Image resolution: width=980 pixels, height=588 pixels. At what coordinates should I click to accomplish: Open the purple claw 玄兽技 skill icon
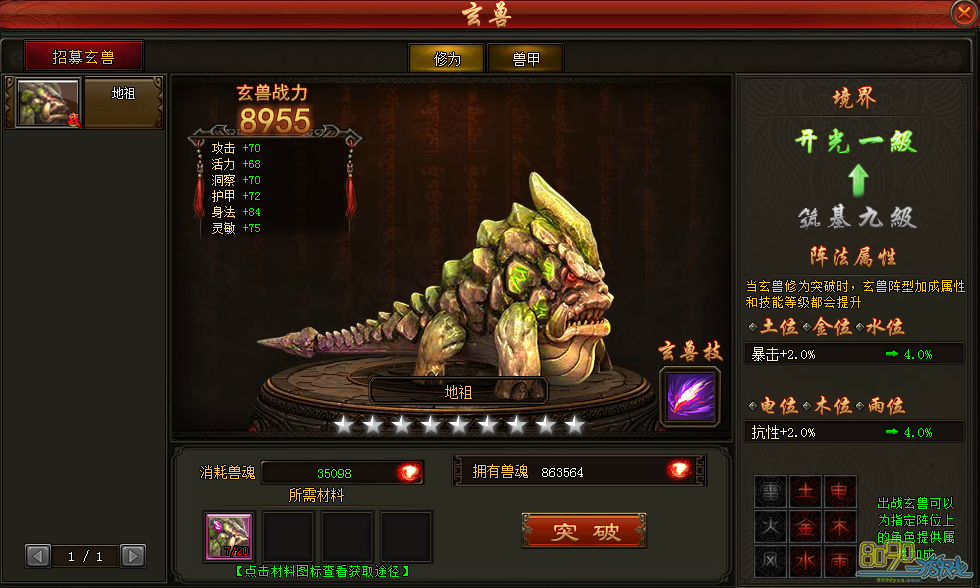click(x=689, y=395)
